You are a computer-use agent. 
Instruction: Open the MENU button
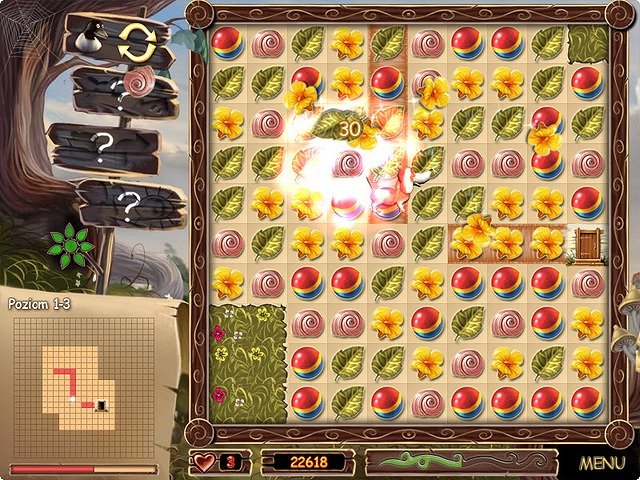601,463
